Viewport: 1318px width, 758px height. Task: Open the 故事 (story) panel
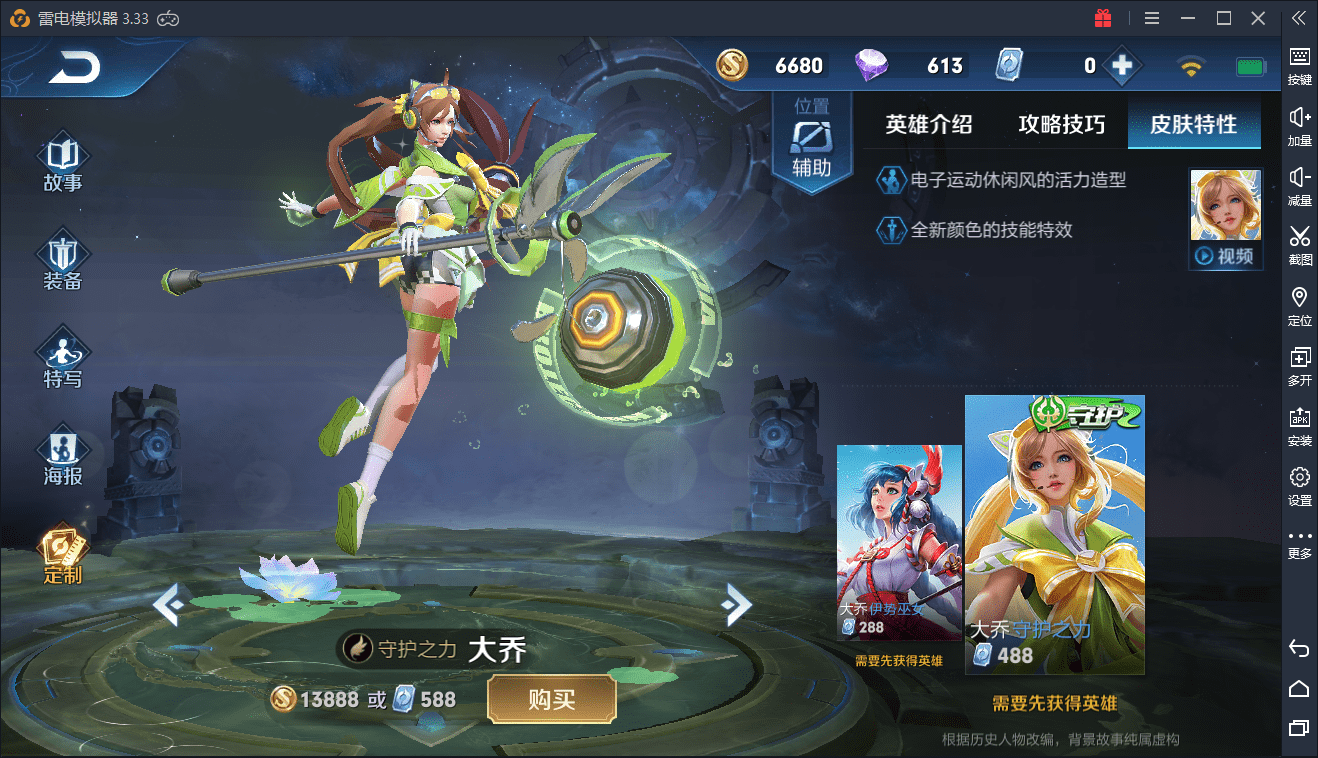[62, 160]
